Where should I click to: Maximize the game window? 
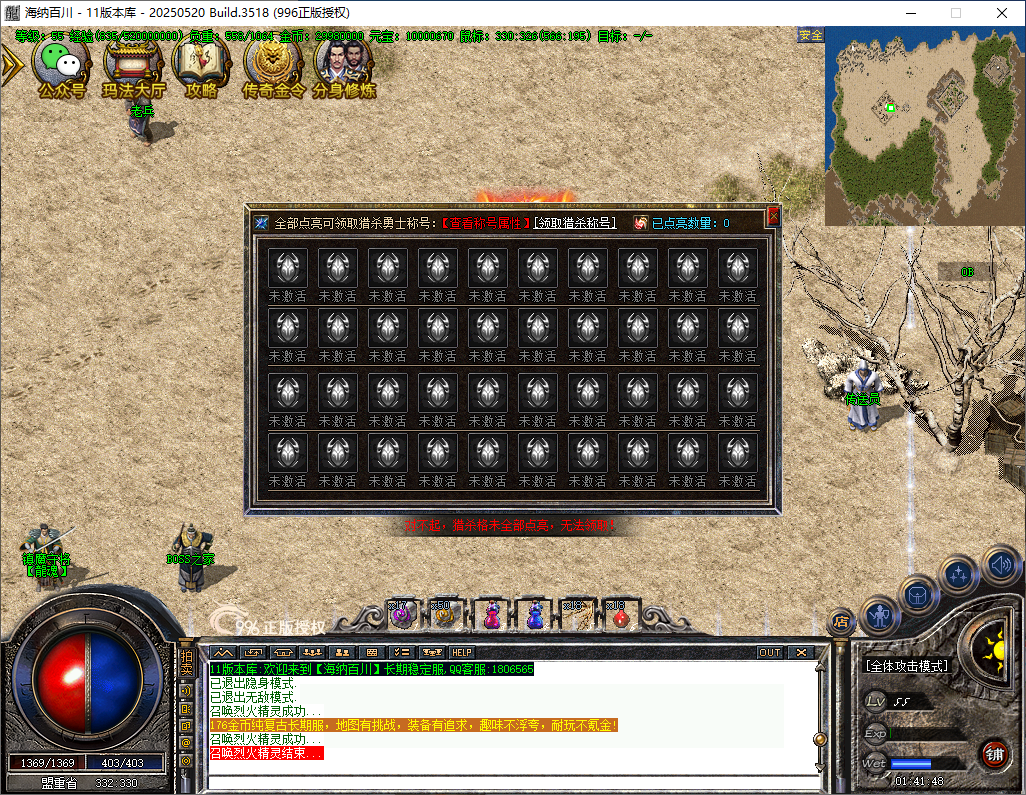pyautogui.click(x=955, y=13)
